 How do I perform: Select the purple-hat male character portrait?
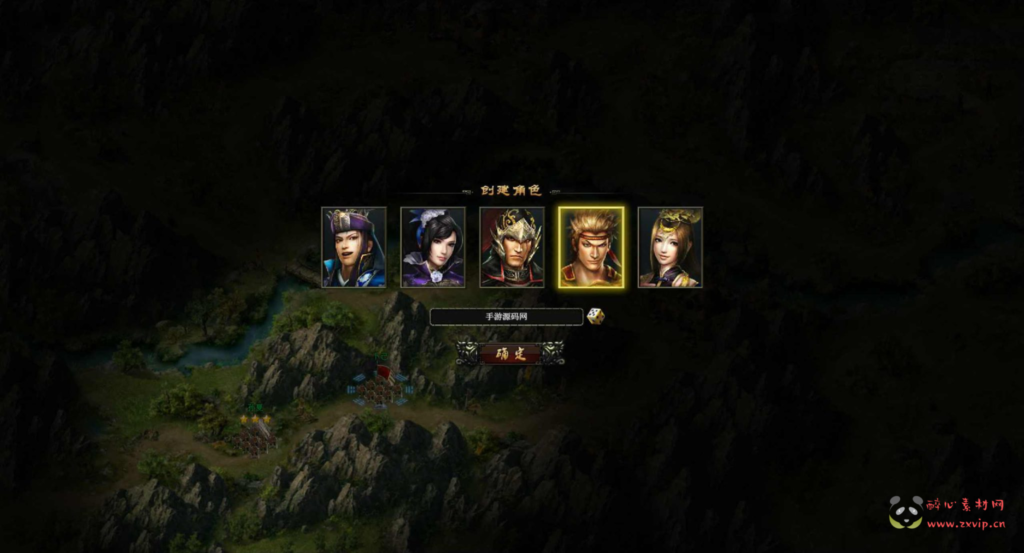(x=353, y=247)
